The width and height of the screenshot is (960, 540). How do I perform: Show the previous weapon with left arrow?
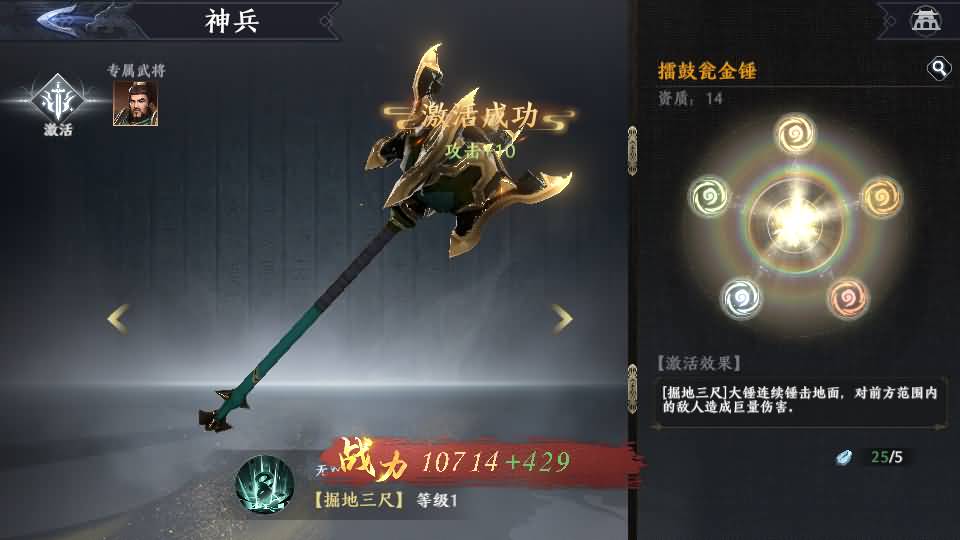tap(118, 319)
